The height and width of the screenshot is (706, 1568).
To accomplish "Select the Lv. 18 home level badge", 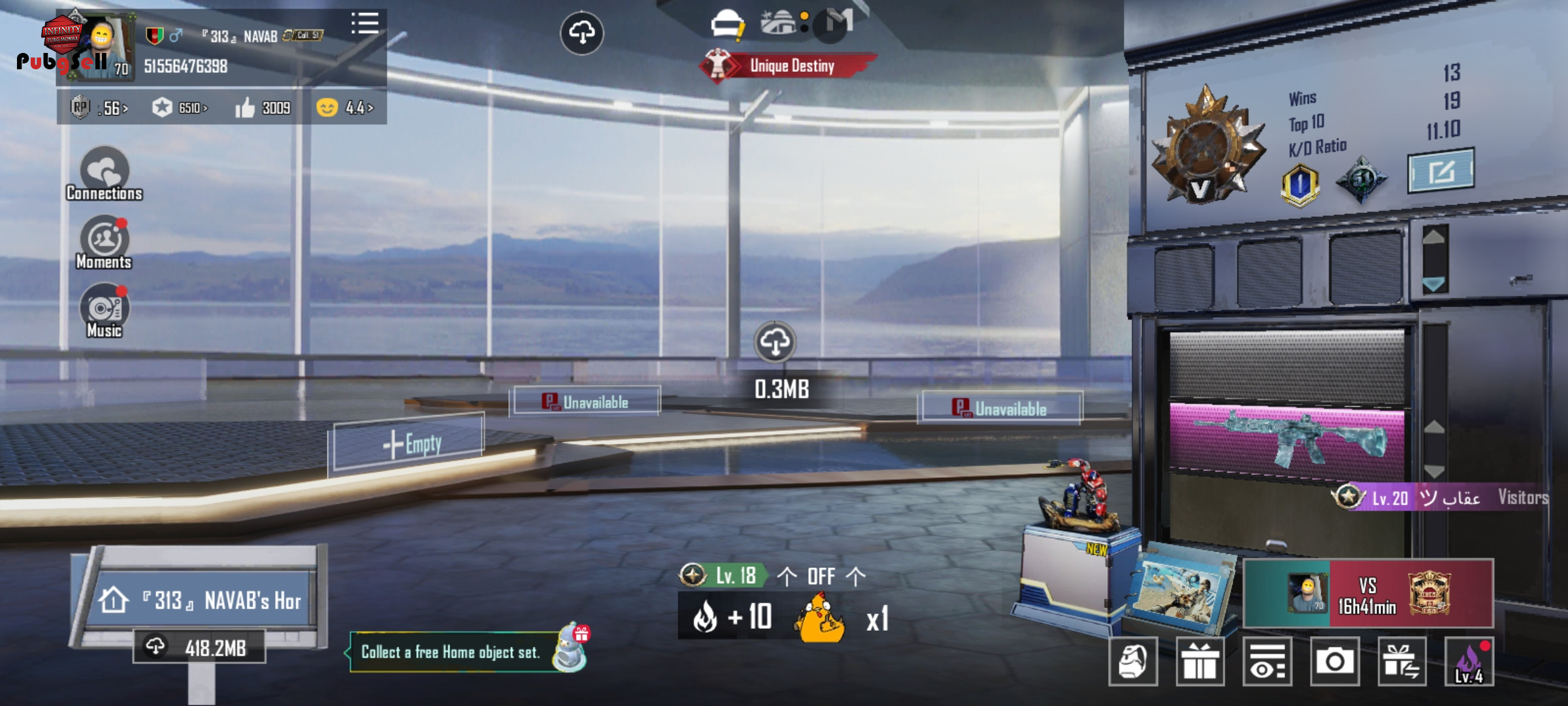I will pyautogui.click(x=721, y=575).
